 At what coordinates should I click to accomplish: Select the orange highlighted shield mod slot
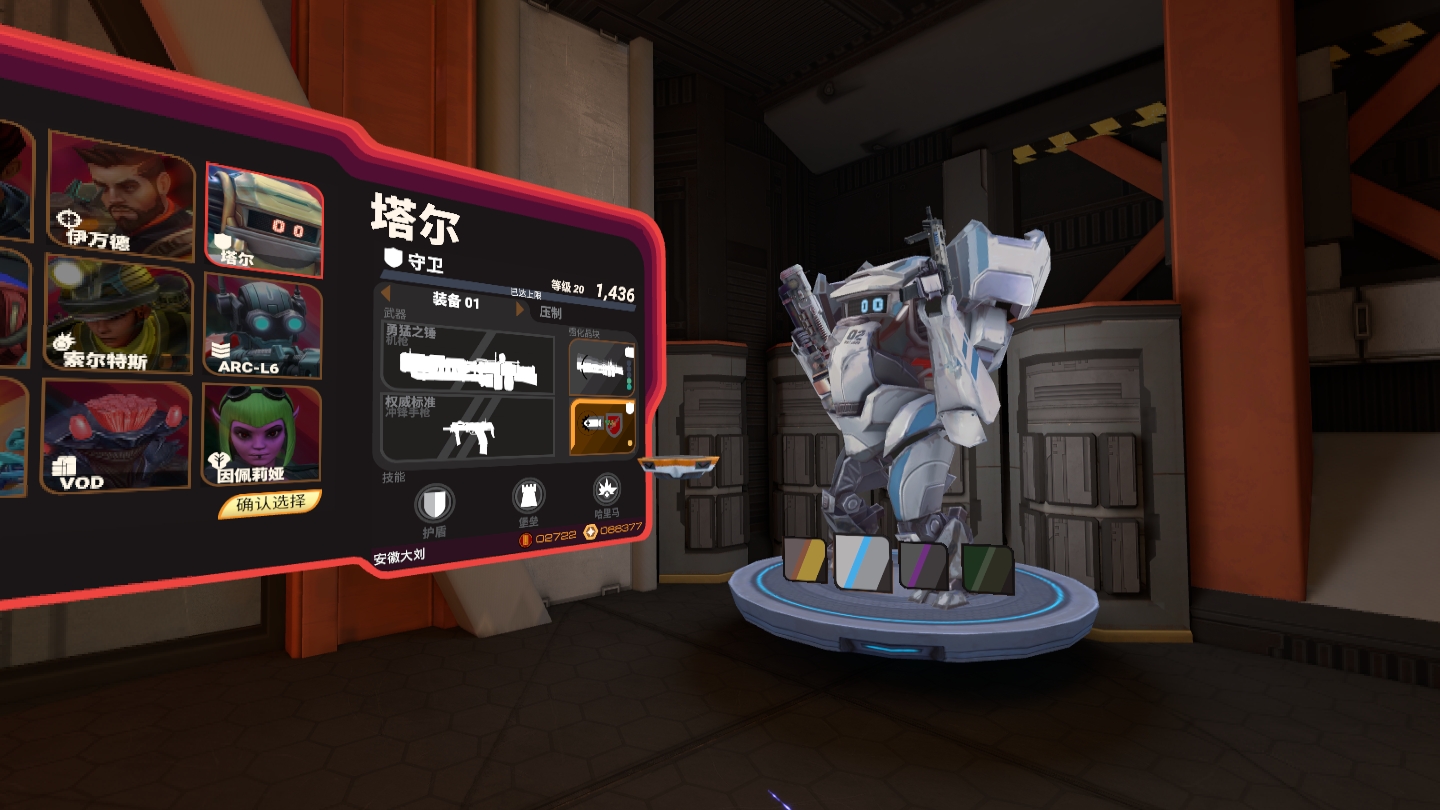[602, 427]
